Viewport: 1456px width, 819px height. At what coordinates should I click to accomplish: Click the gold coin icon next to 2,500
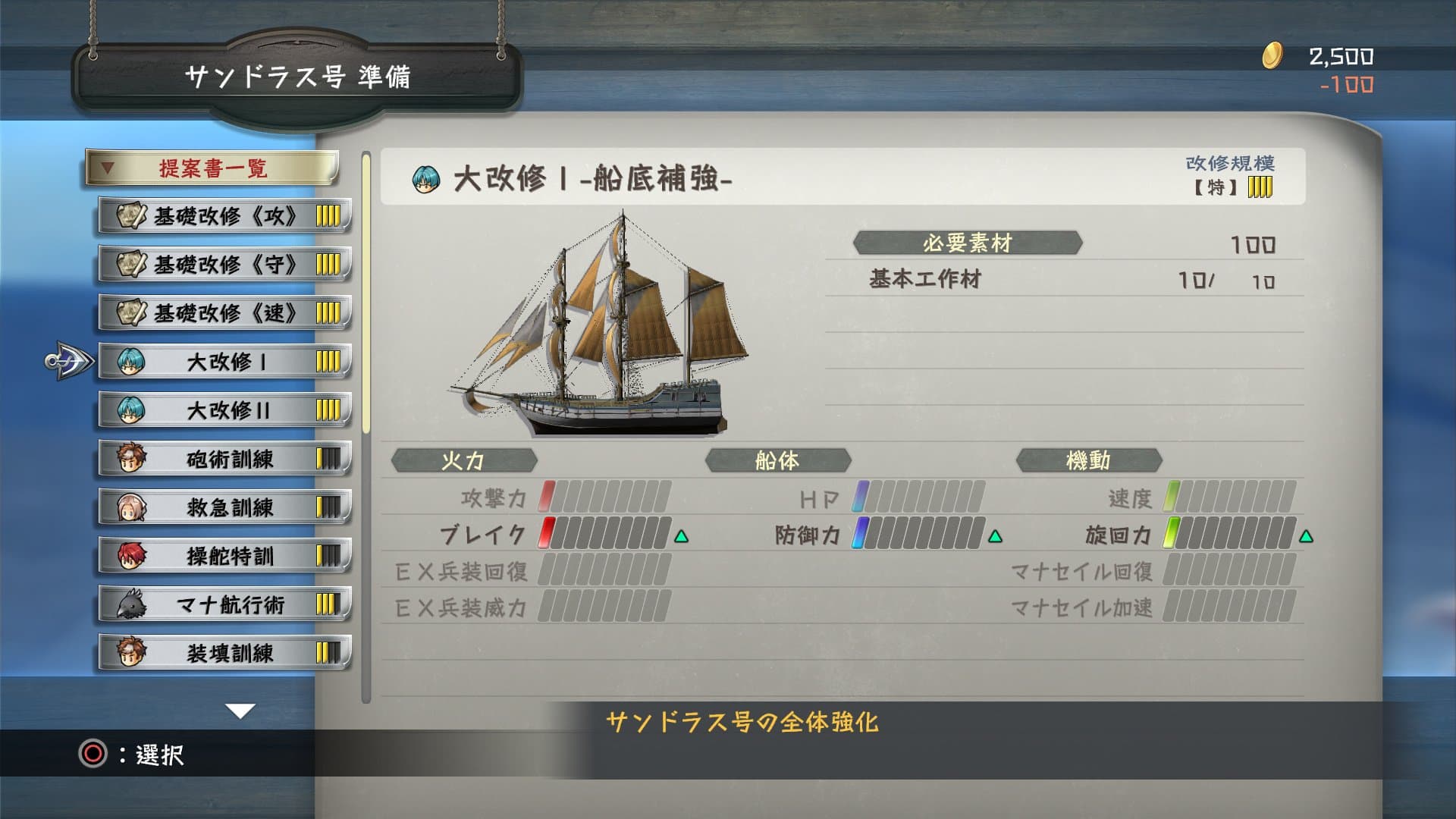click(x=1274, y=55)
